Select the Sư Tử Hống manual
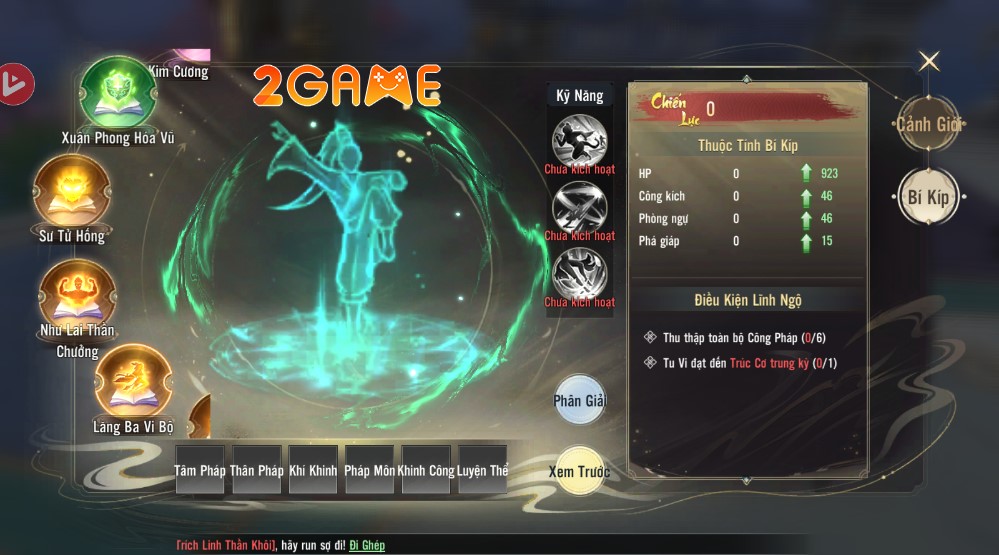This screenshot has height=555, width=999. pyautogui.click(x=71, y=192)
